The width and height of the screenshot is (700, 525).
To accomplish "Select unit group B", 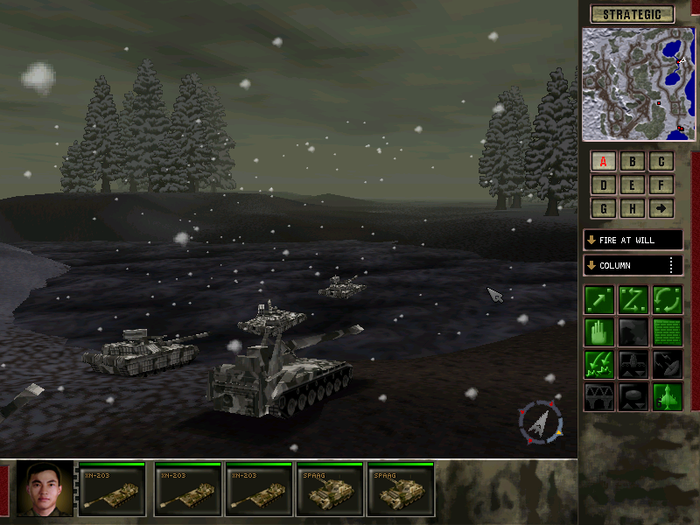I will pos(632,161).
